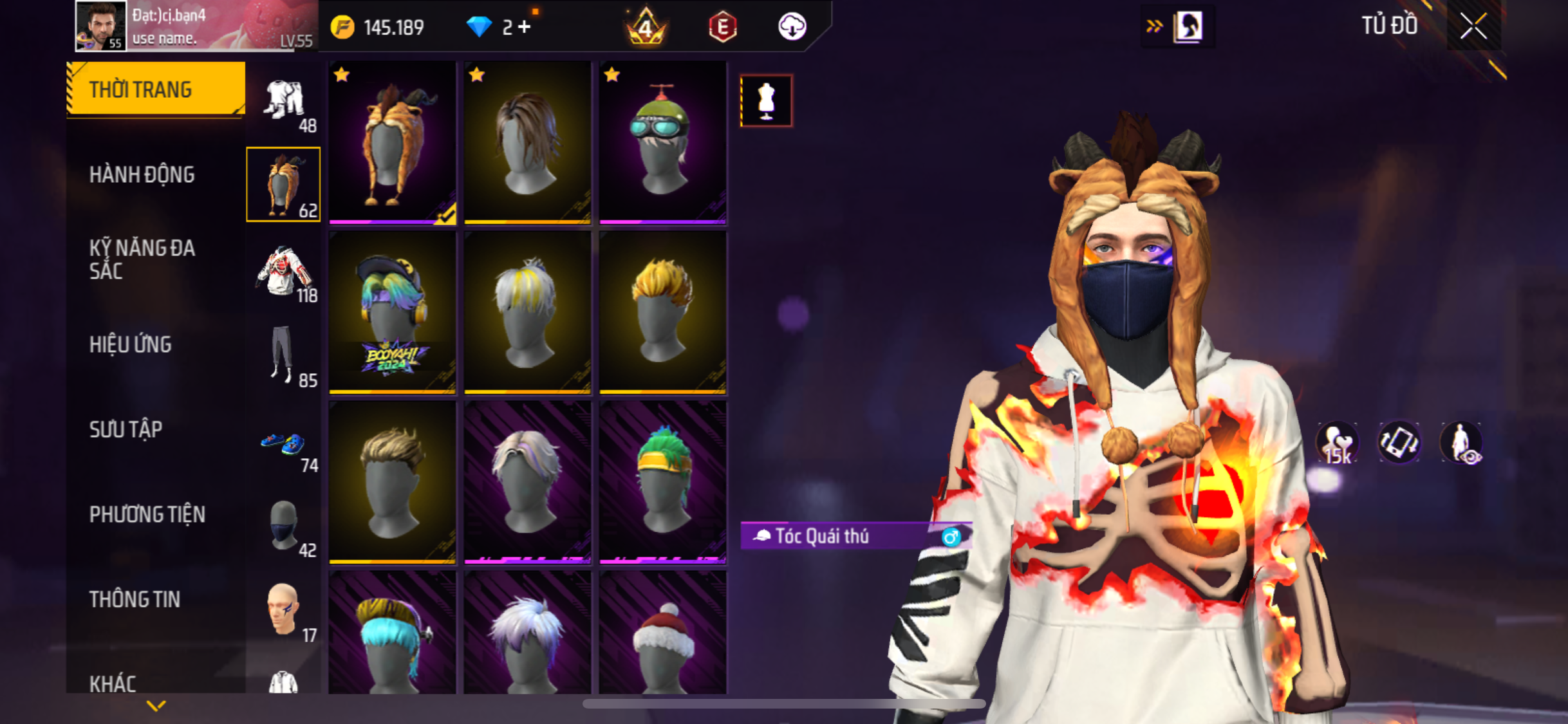The width and height of the screenshot is (1568, 724).
Task: Click the mannequin outfit preset icon
Action: 766,101
